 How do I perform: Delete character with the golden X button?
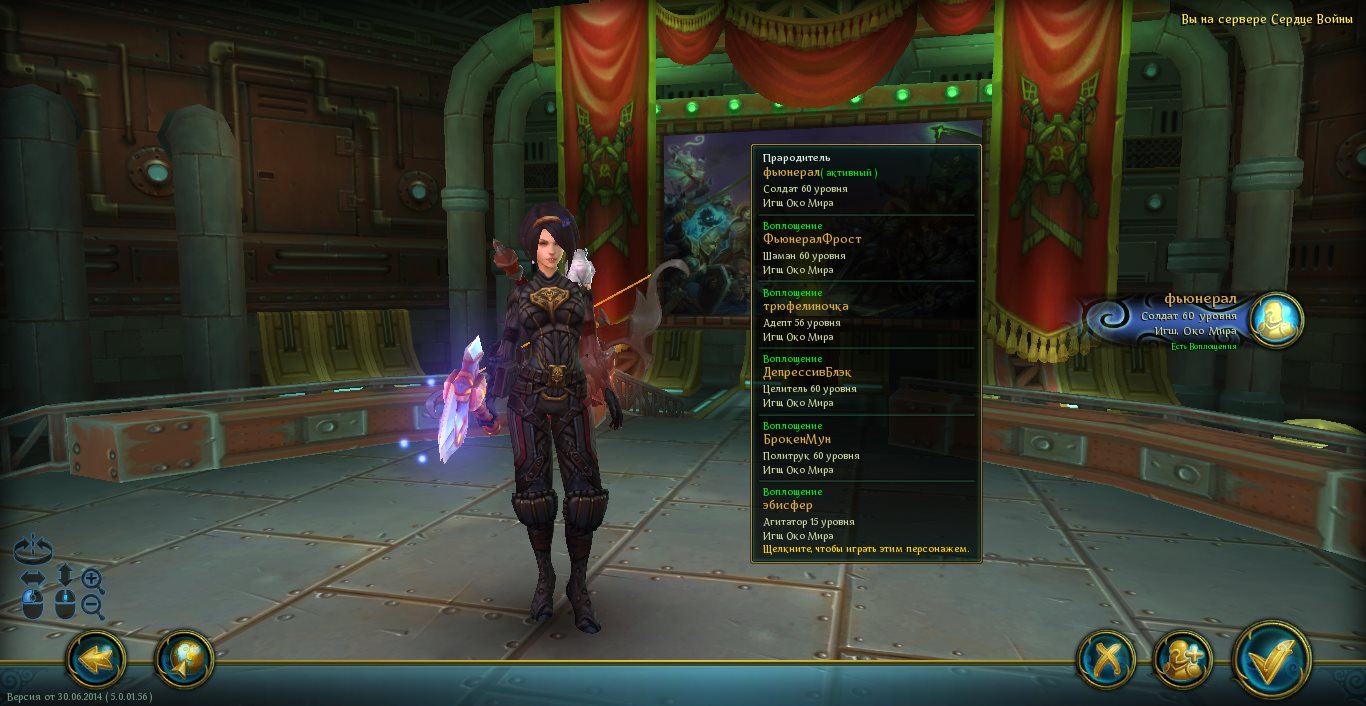pyautogui.click(x=1106, y=659)
